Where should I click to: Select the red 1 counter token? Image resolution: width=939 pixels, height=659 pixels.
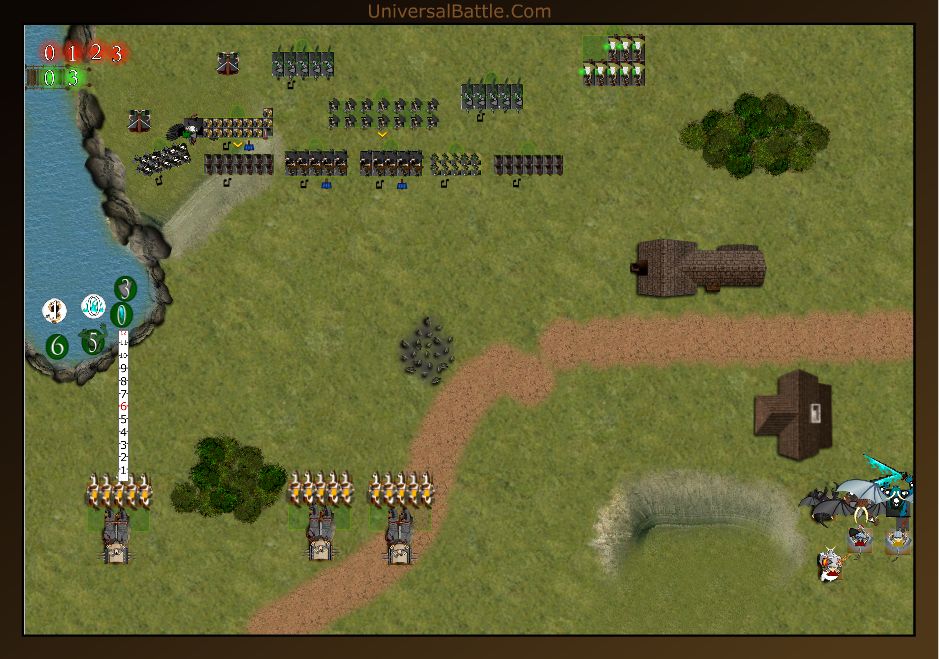[73, 53]
